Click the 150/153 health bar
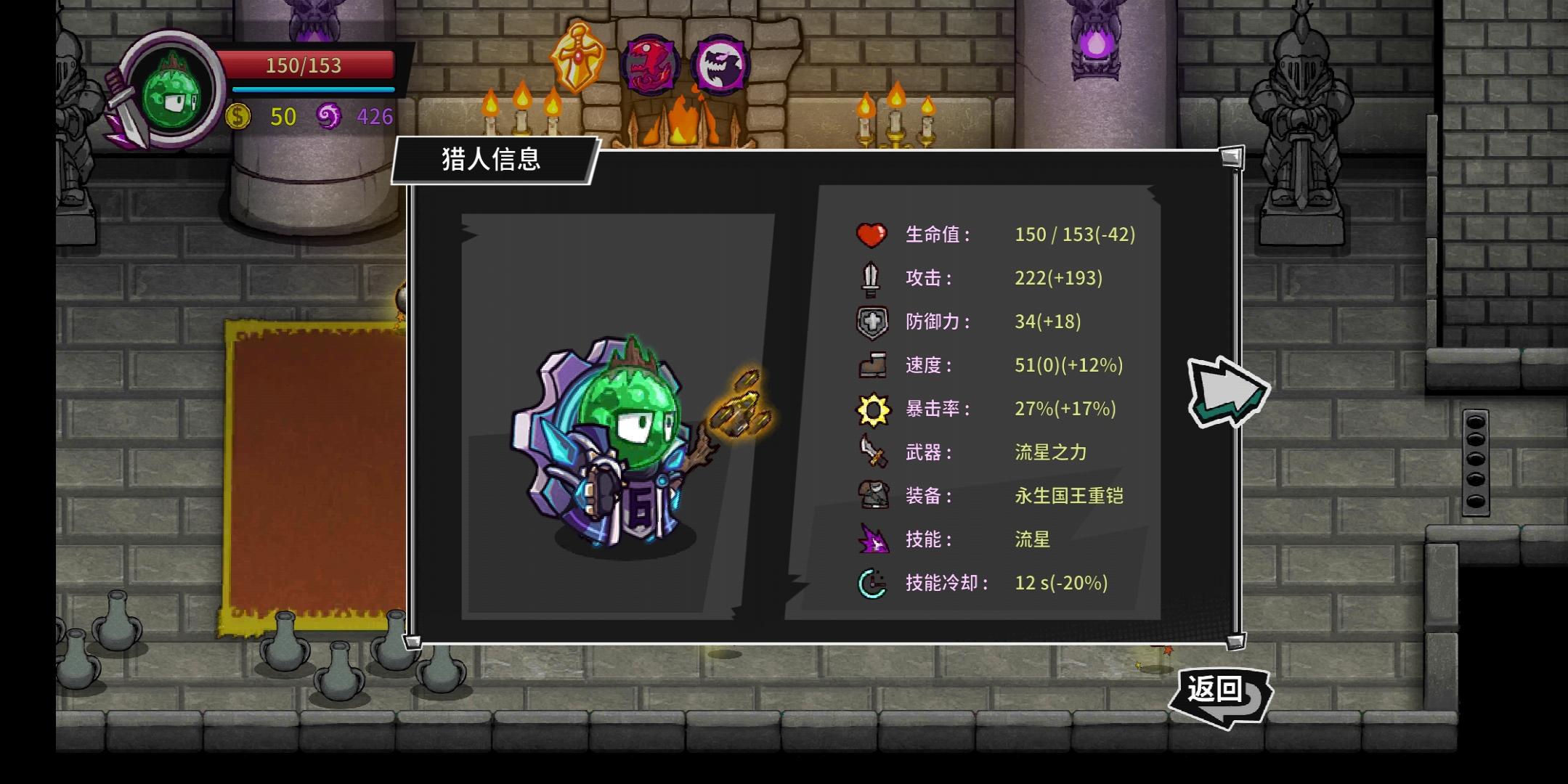Screen dimensions: 1568x784 [312, 65]
